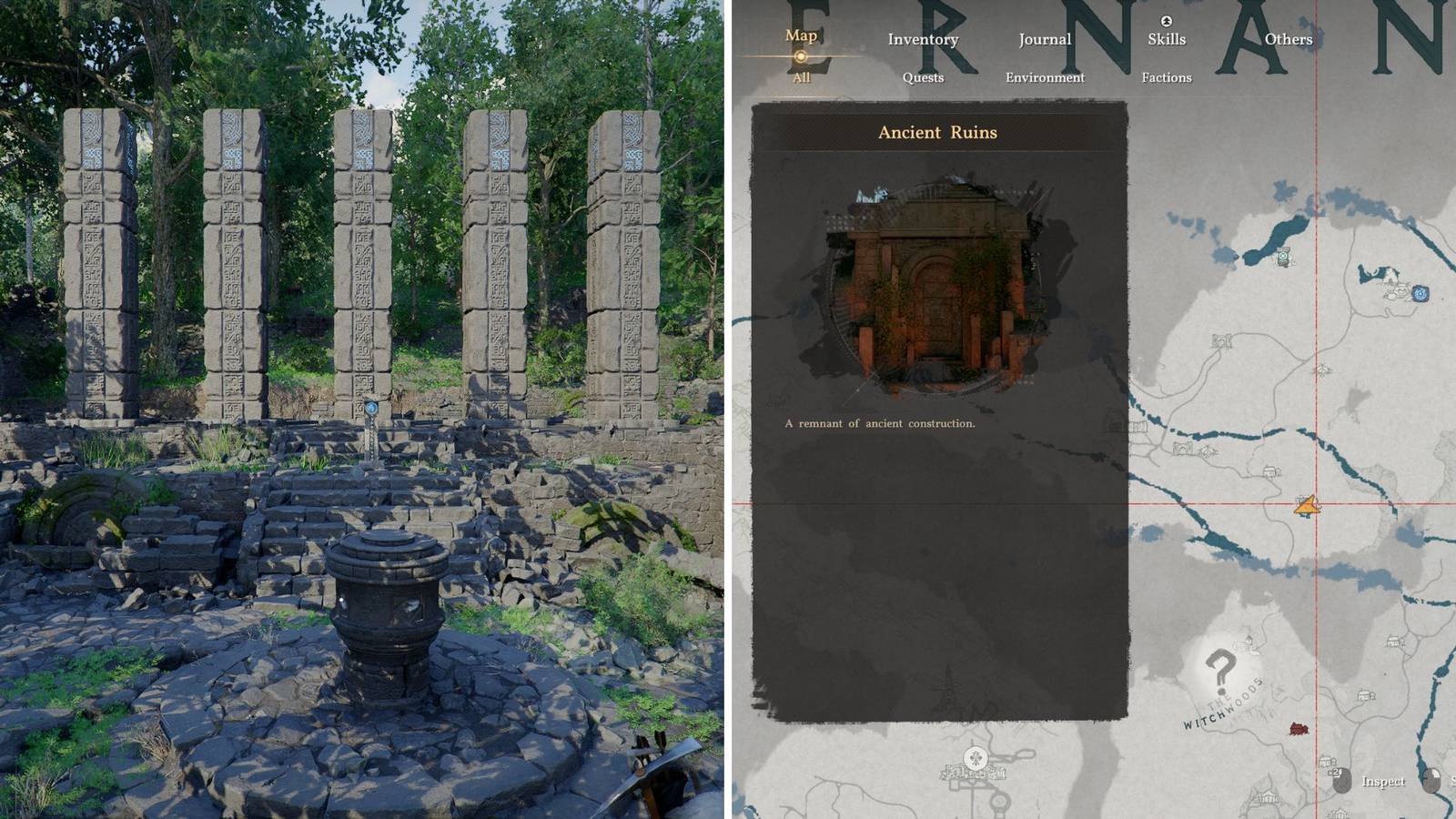Screen dimensions: 1456x819
Task: Select the blue fast travel icon near the northeastern settlement
Action: click(1420, 293)
